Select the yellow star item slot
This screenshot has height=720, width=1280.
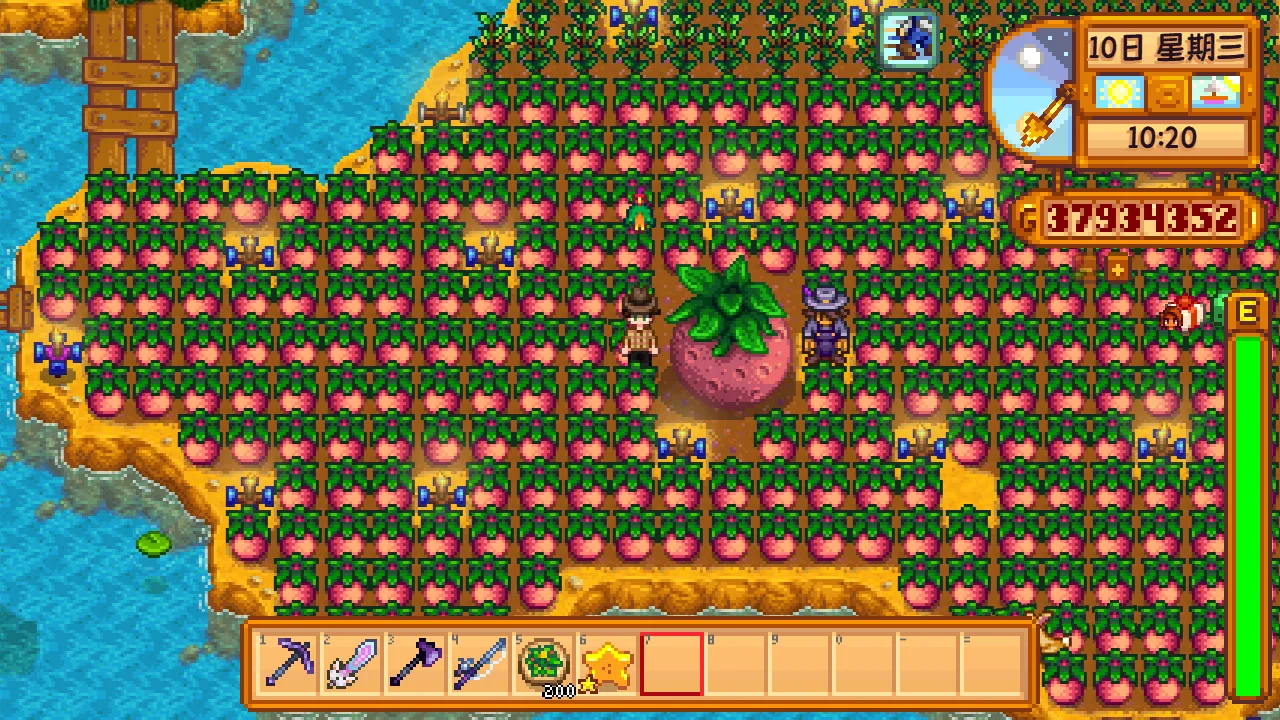pos(607,663)
